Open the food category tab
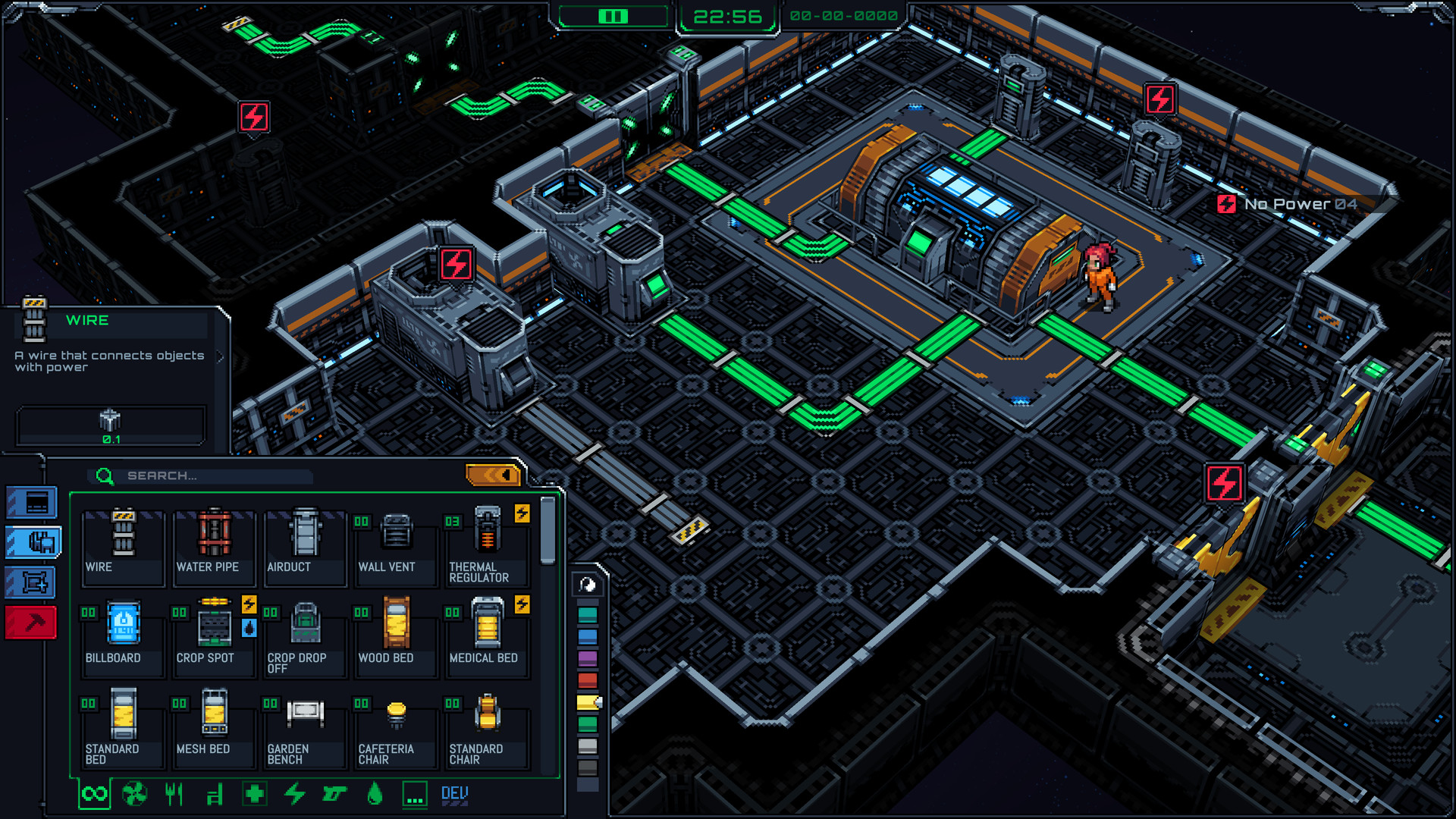1456x819 pixels. (174, 793)
